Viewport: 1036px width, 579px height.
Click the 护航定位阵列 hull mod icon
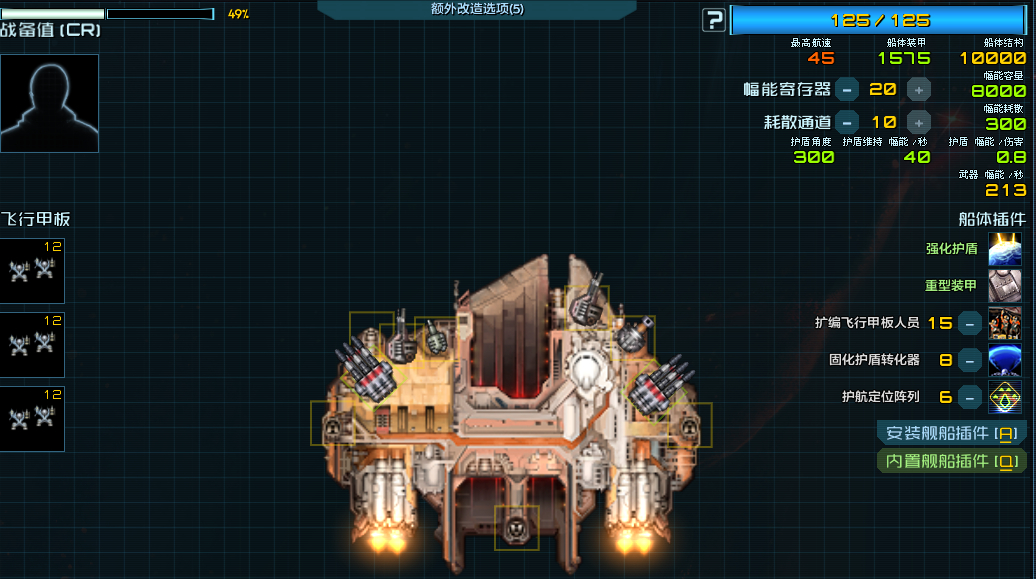(1005, 397)
